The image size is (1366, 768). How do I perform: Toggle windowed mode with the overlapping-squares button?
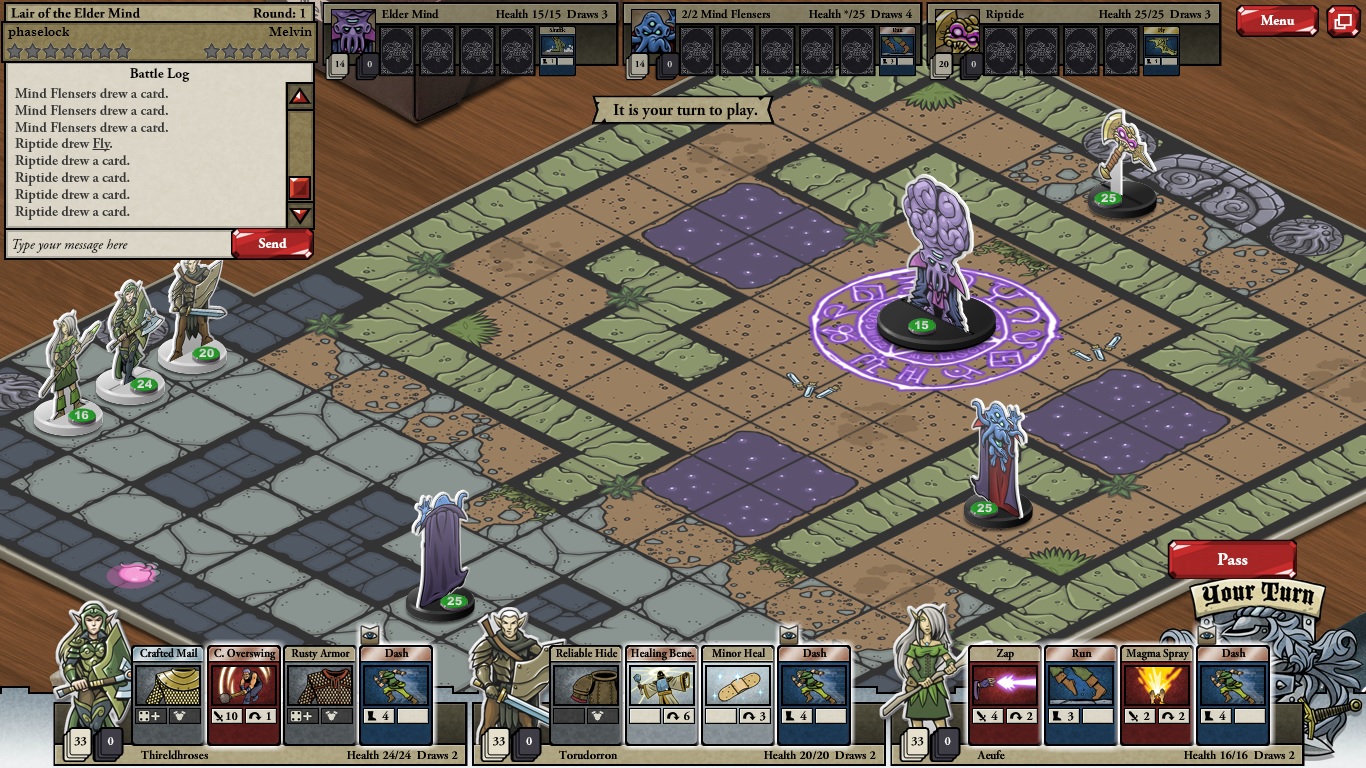pos(1343,21)
